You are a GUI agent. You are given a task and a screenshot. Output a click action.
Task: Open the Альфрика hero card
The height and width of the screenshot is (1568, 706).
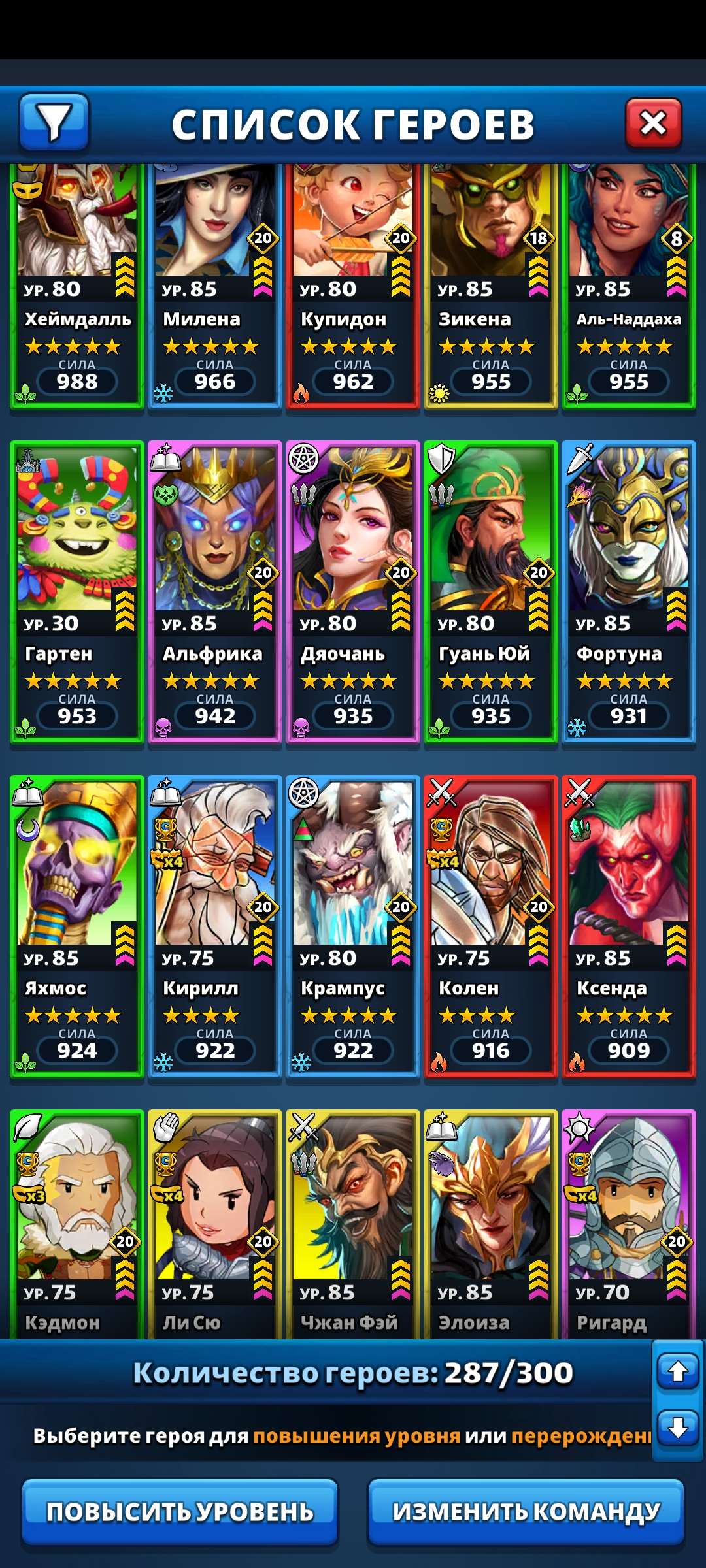tap(215, 592)
